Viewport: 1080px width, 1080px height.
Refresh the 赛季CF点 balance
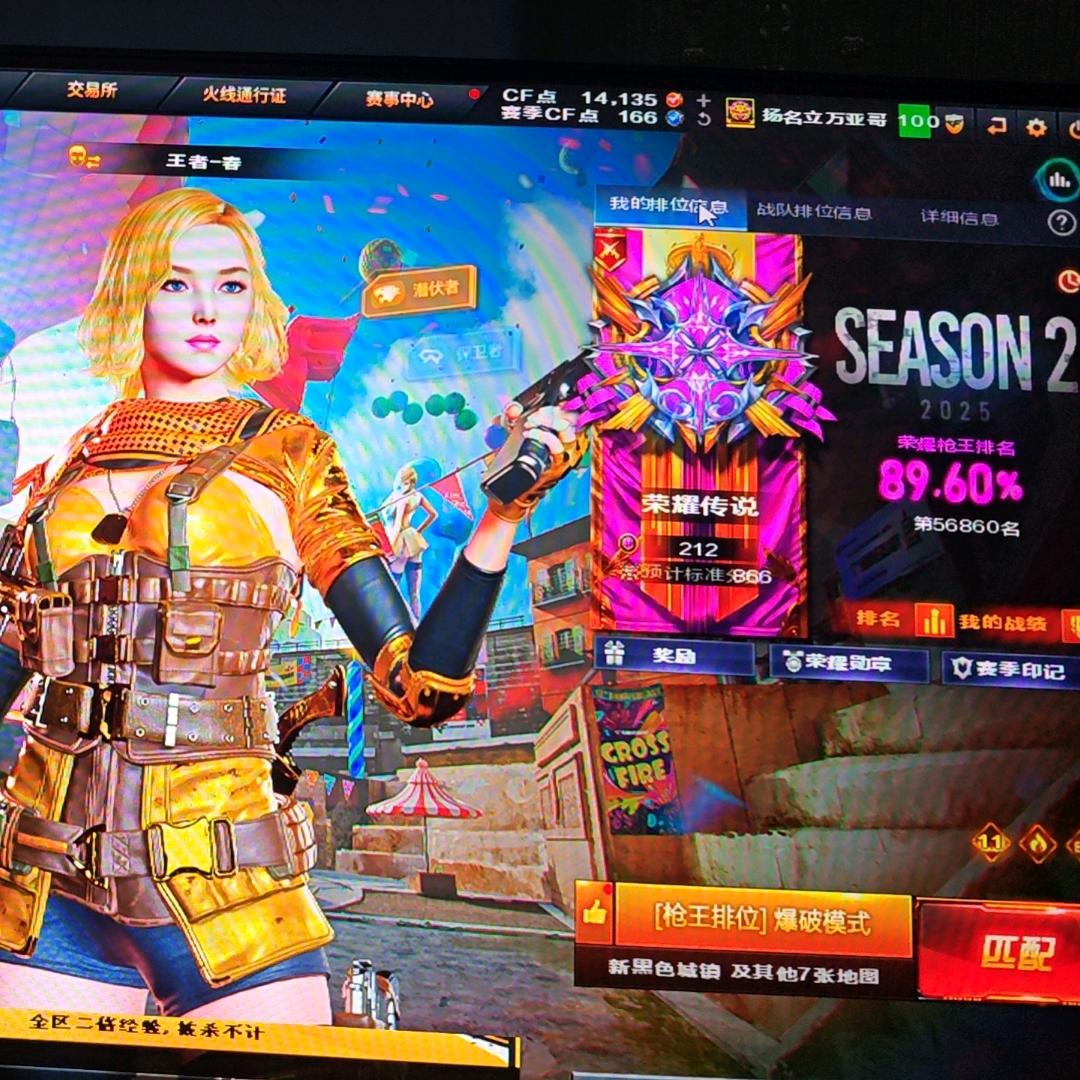point(704,119)
